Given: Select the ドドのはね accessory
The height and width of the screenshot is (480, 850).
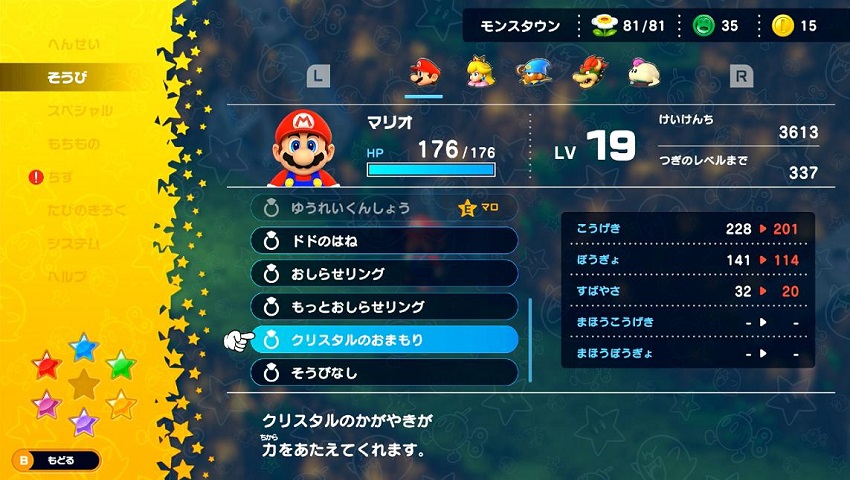Looking at the screenshot, I should pos(384,241).
